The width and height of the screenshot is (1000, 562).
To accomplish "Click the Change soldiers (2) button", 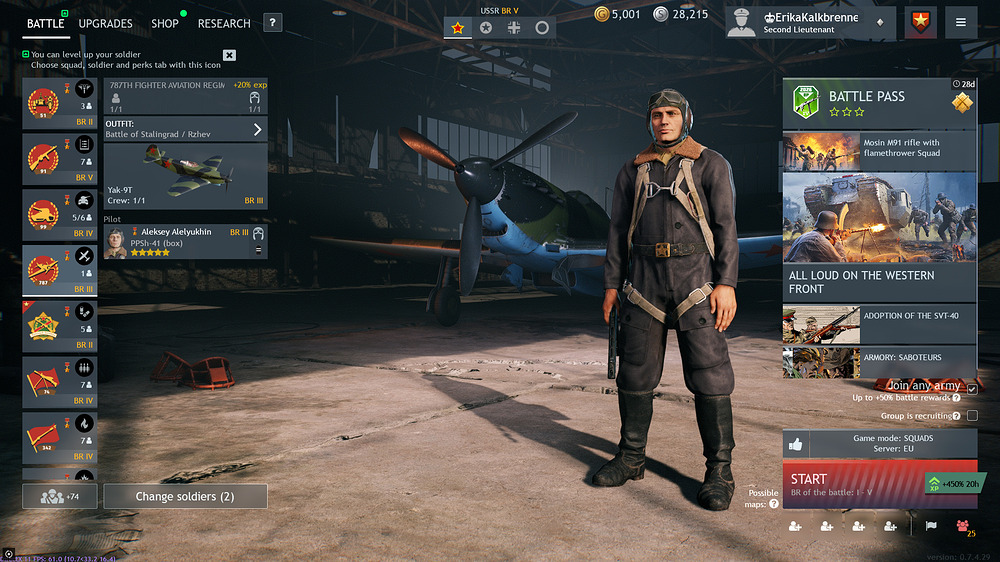I will [185, 496].
